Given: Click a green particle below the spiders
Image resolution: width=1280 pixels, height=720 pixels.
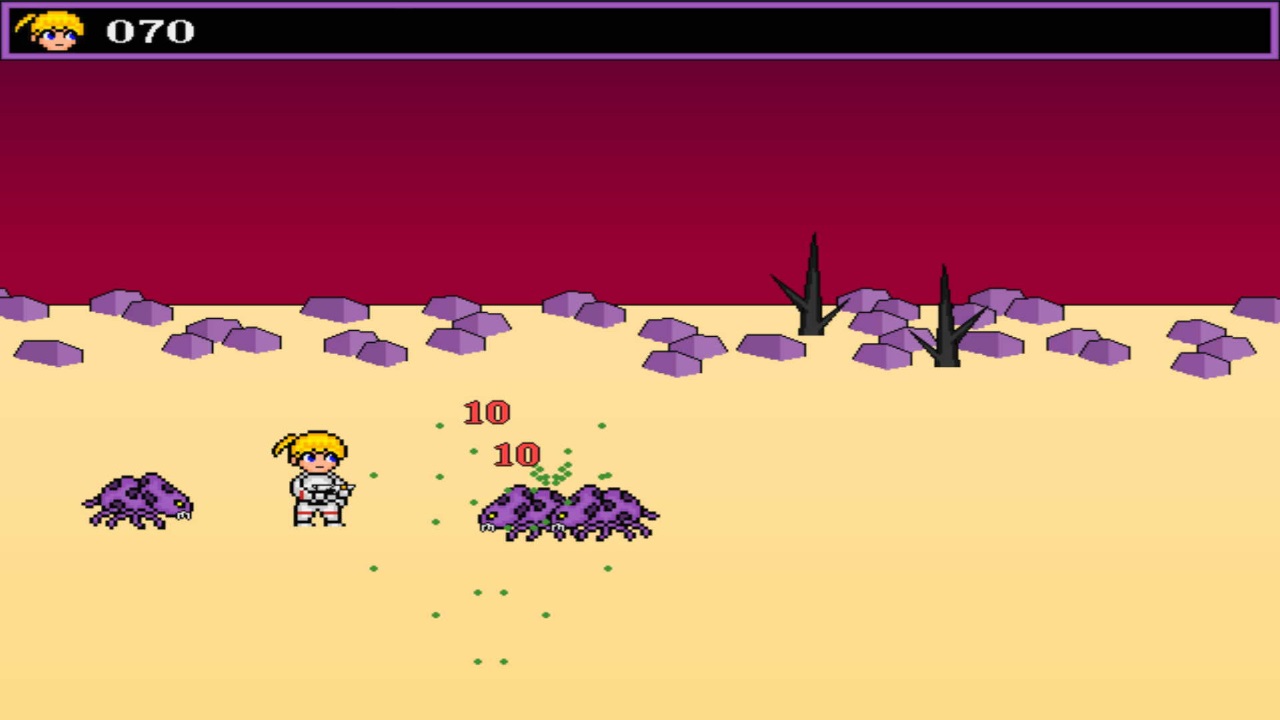Looking at the screenshot, I should (x=478, y=590).
